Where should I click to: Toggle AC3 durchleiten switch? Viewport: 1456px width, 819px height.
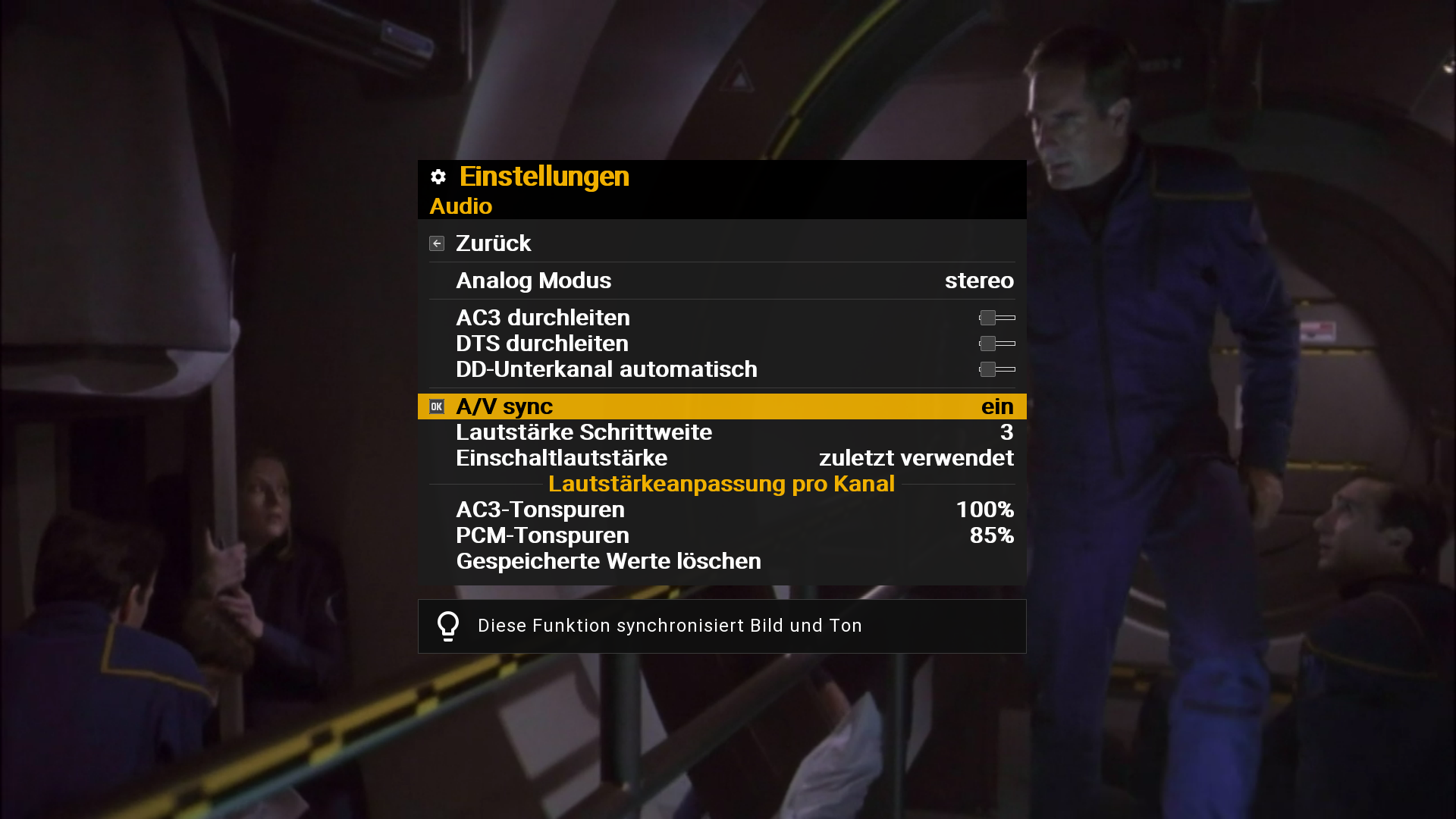[x=996, y=318]
